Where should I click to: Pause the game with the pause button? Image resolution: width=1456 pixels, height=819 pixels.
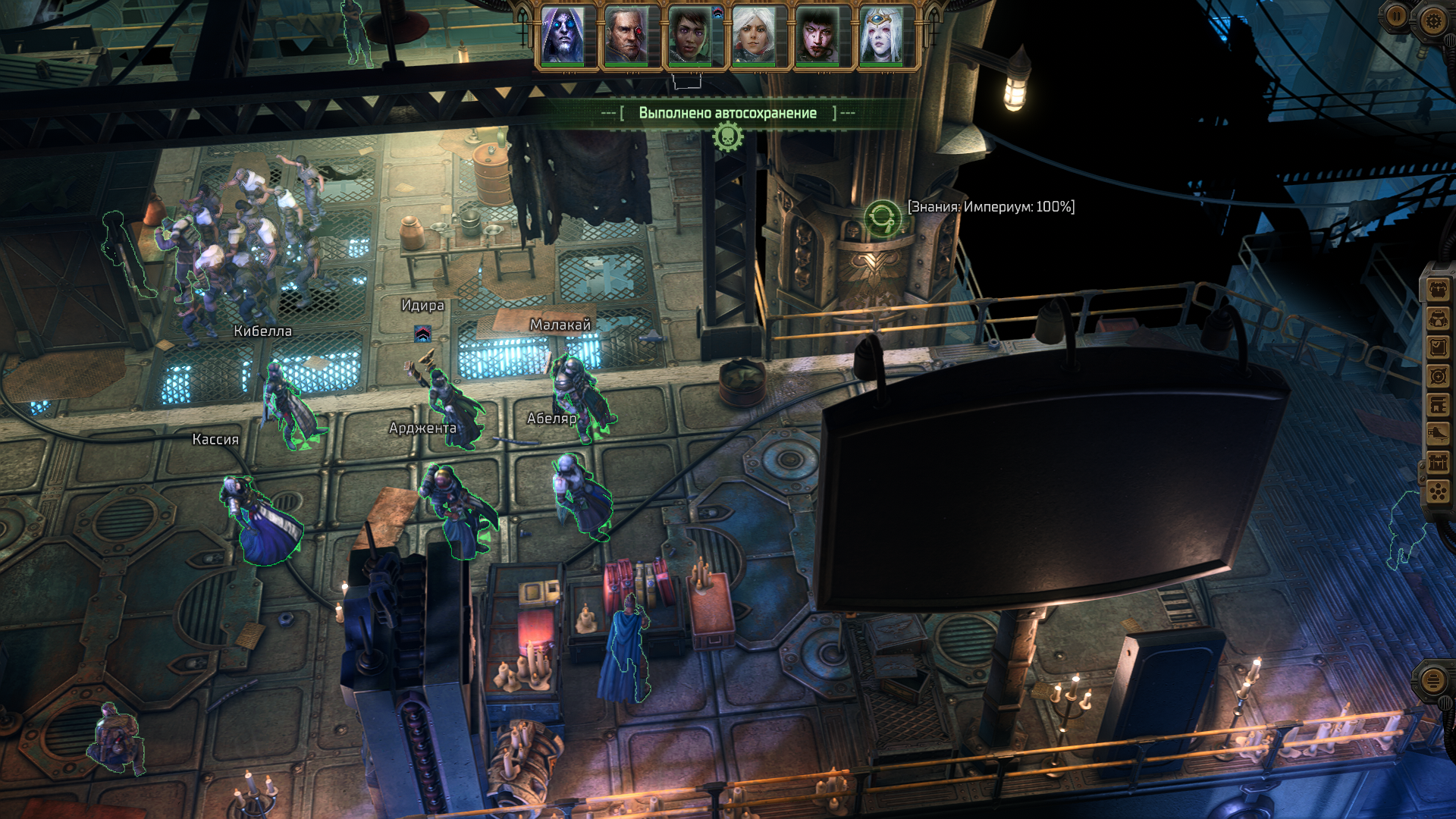[1397, 16]
